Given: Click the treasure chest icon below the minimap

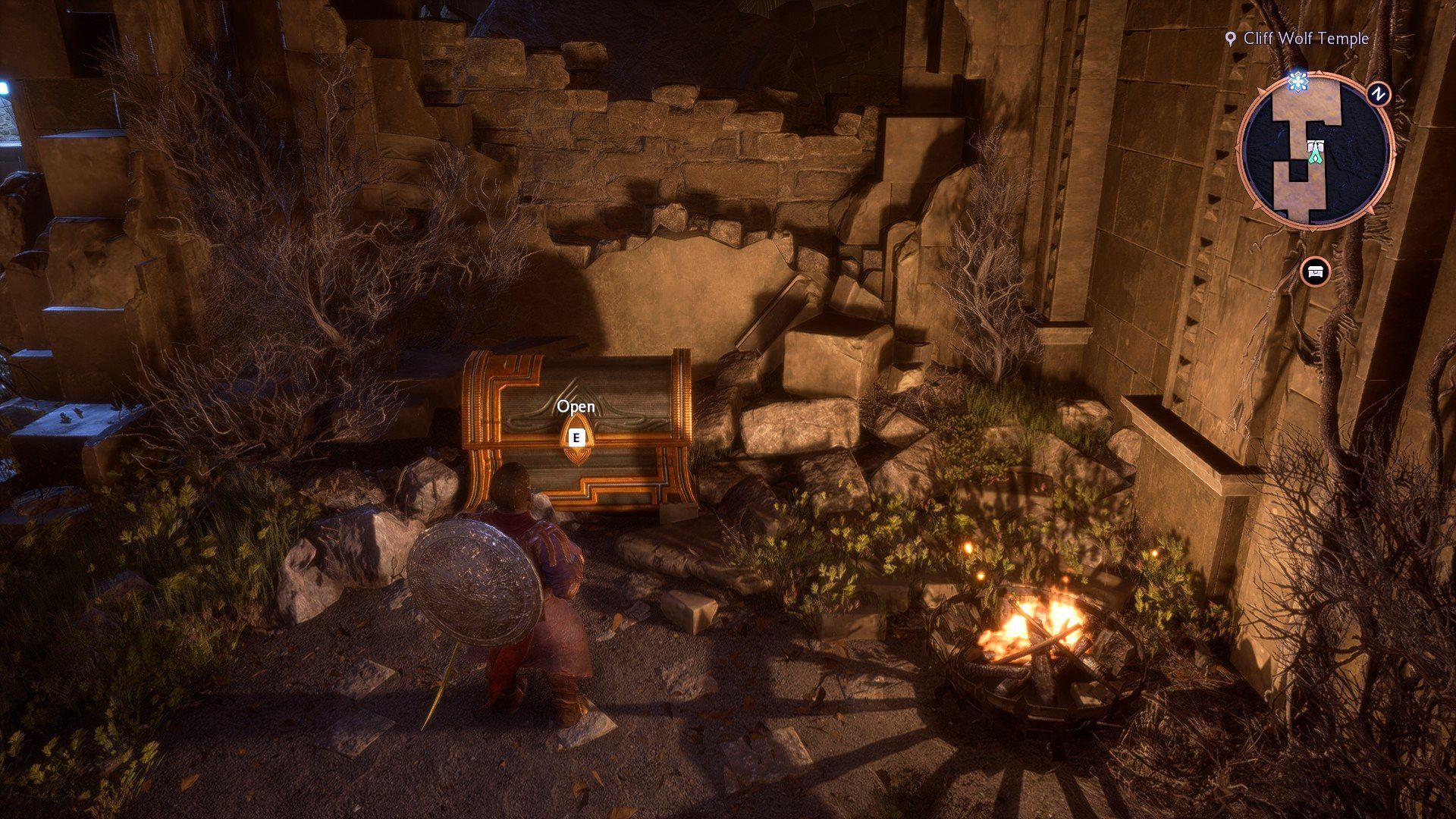Looking at the screenshot, I should (1314, 271).
